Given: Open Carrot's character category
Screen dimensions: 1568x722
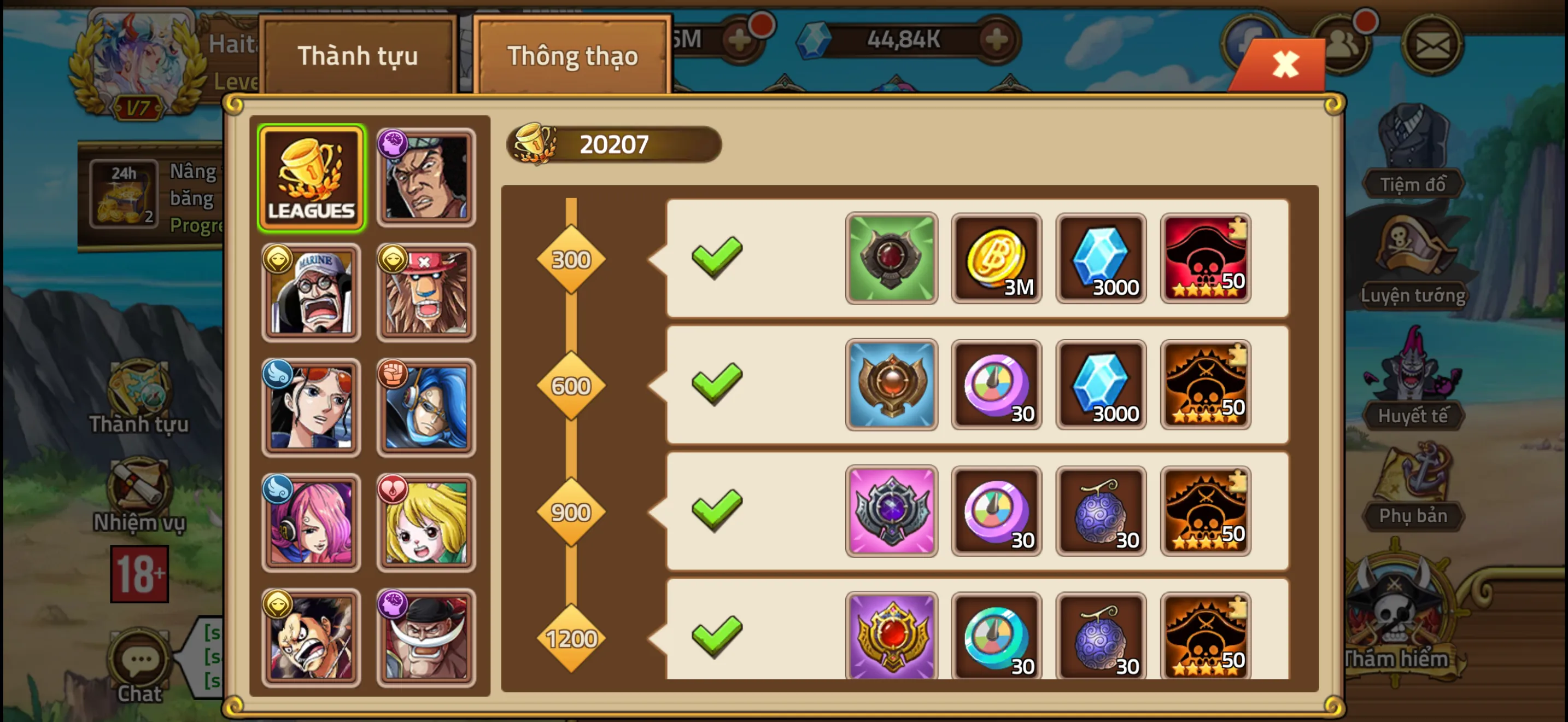Looking at the screenshot, I should [x=425, y=522].
